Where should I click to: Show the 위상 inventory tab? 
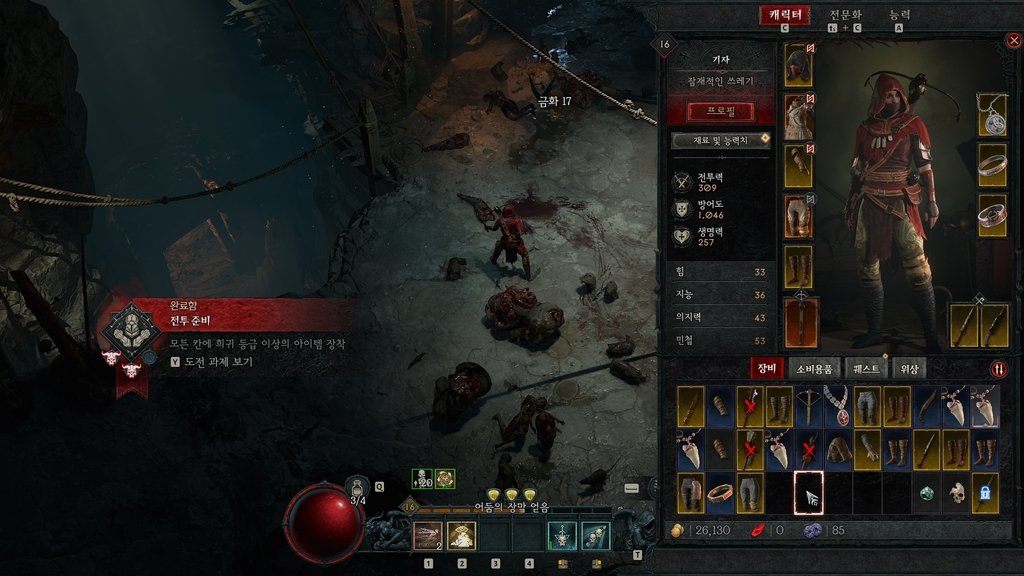click(x=909, y=368)
